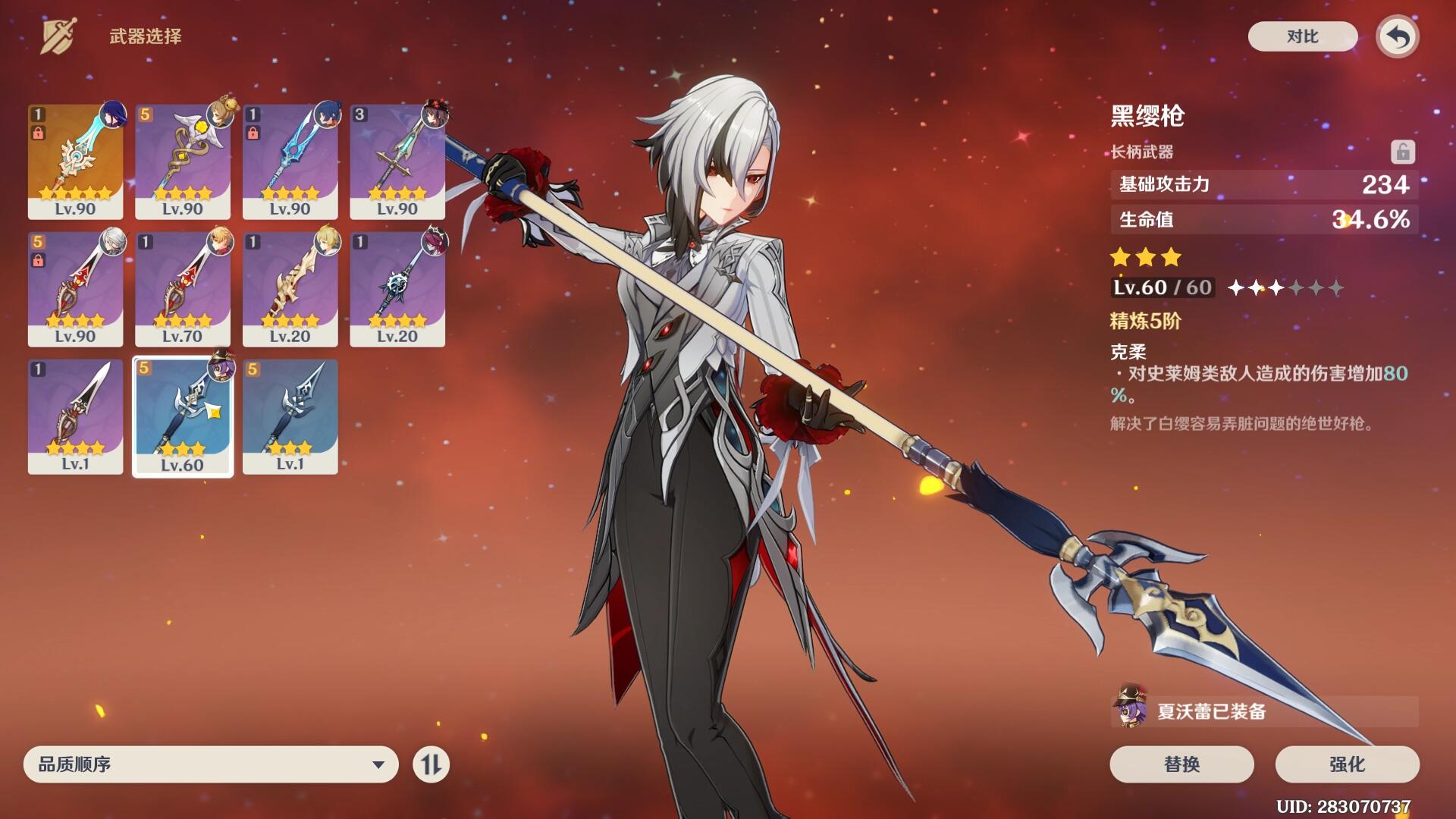Choose the unequipped Lv.1 Black Tassel
Viewport: 1456px width, 819px height.
[x=290, y=416]
